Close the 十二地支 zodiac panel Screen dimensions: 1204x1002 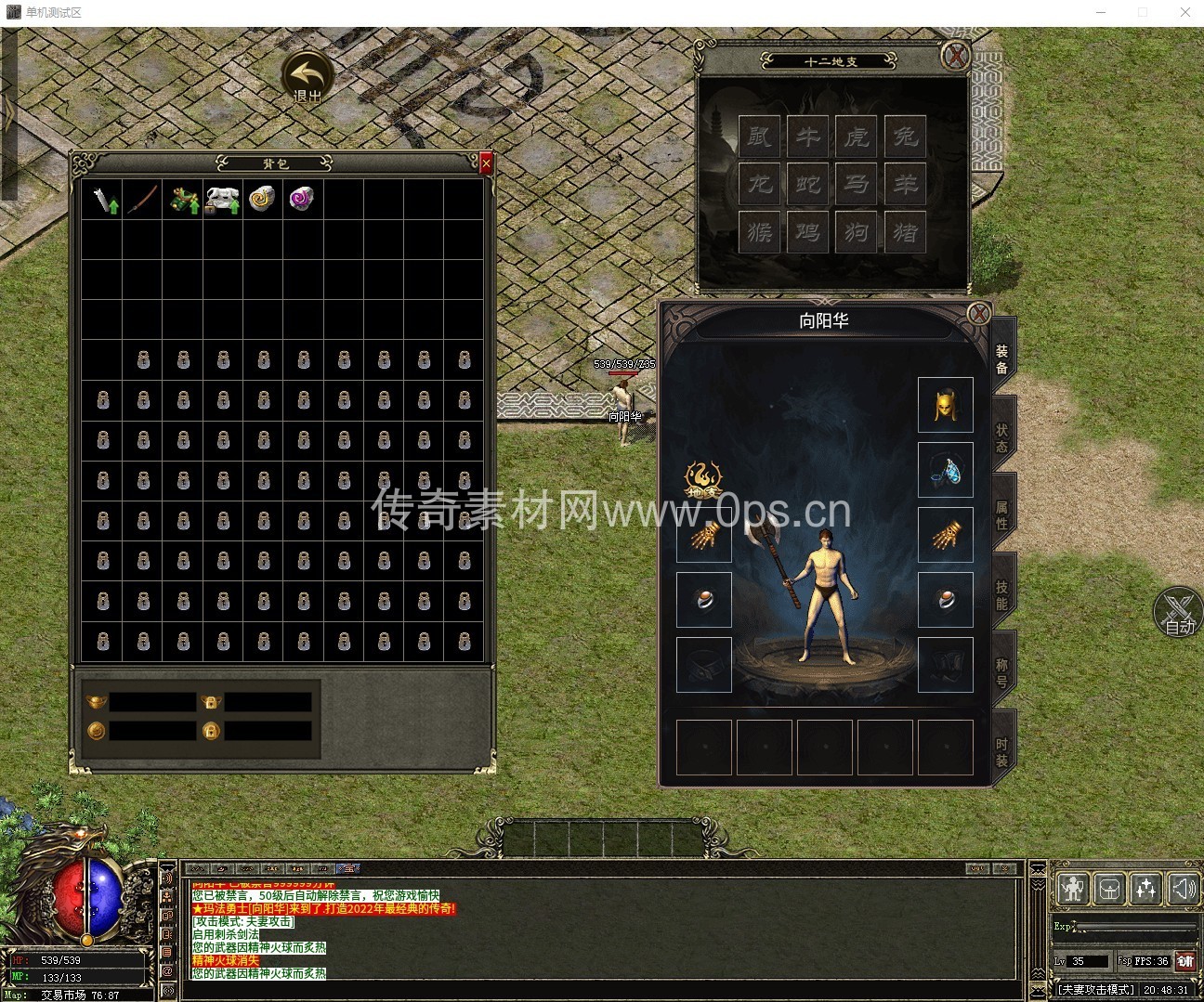(955, 57)
